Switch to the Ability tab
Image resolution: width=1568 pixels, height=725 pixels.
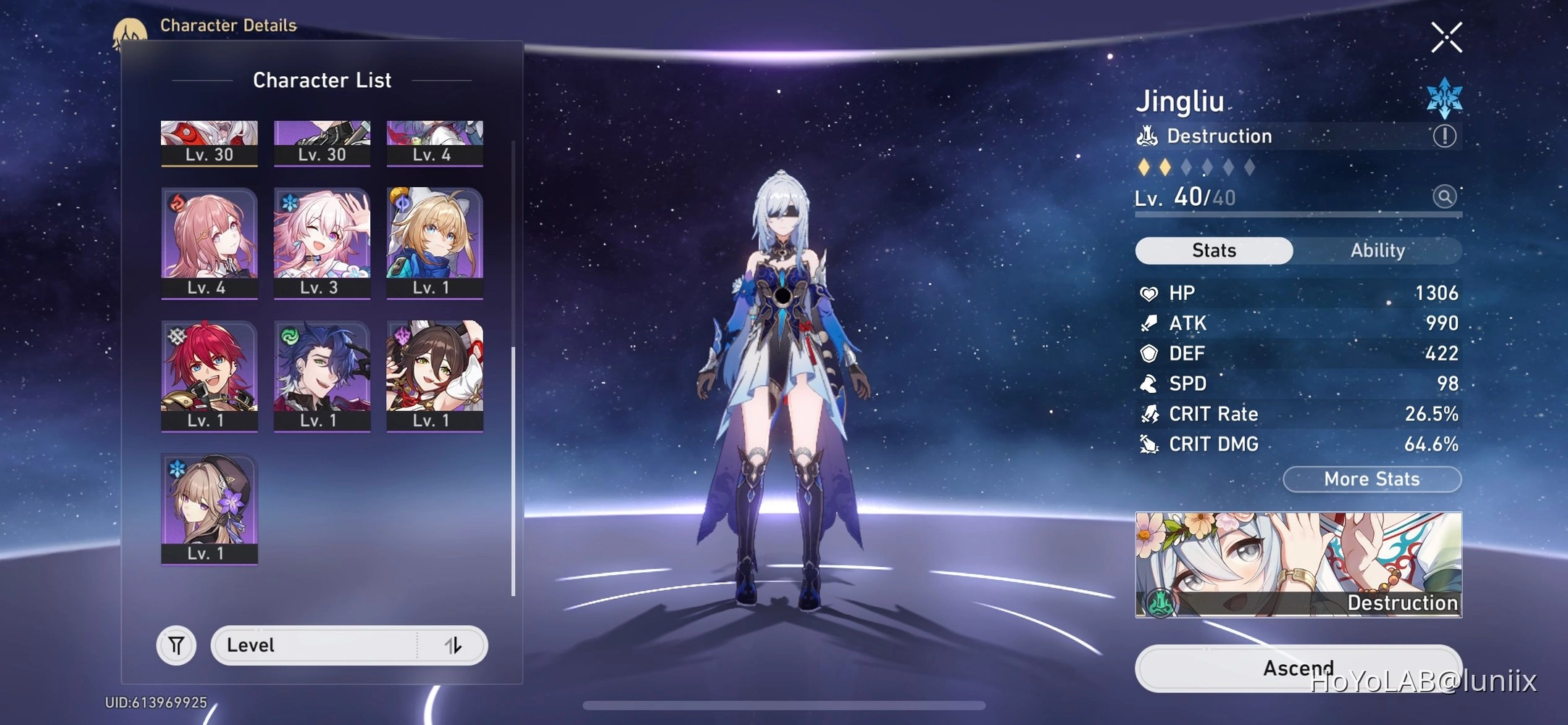tap(1377, 250)
